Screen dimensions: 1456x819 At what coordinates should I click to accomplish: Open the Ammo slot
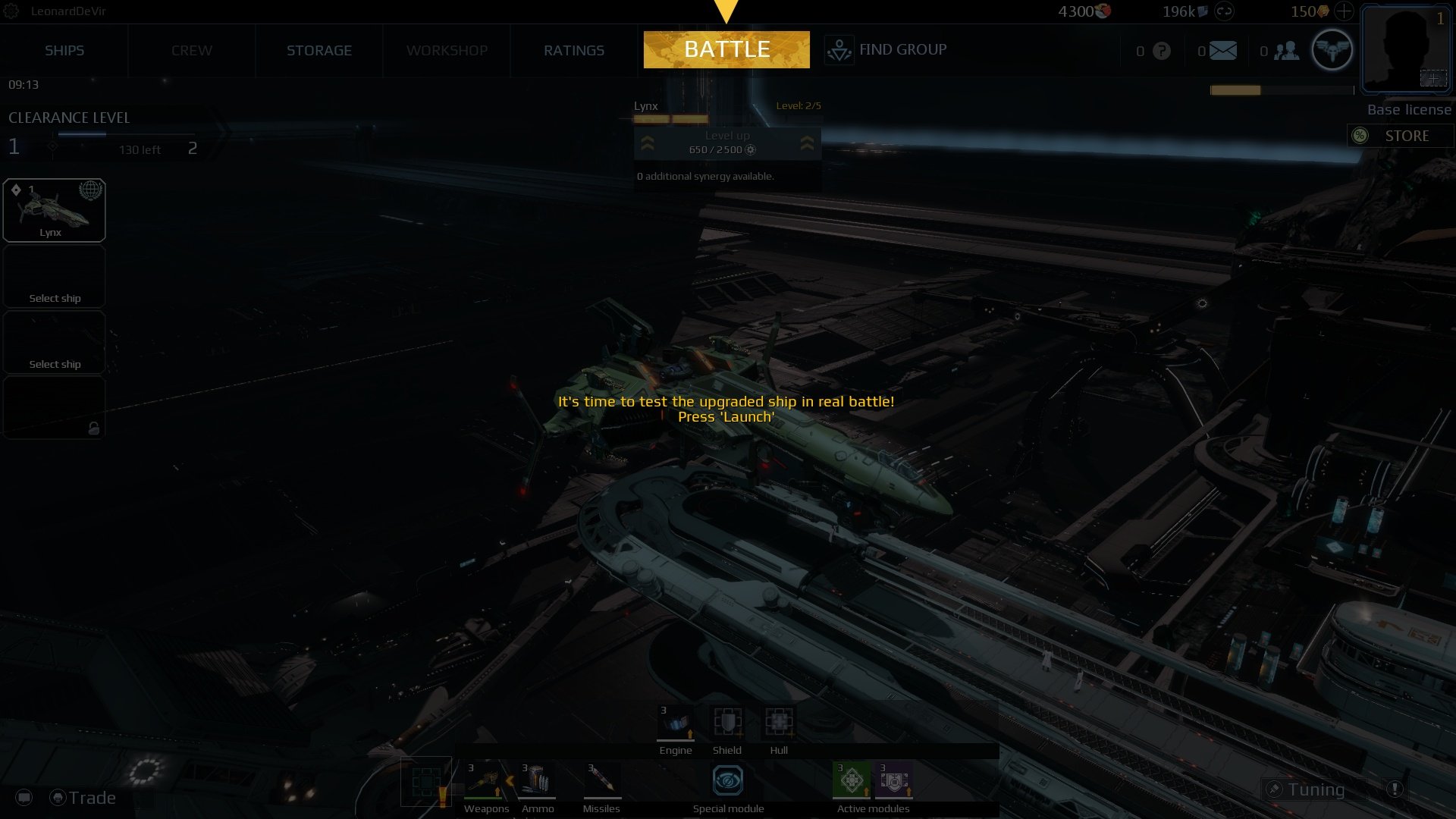(x=538, y=781)
